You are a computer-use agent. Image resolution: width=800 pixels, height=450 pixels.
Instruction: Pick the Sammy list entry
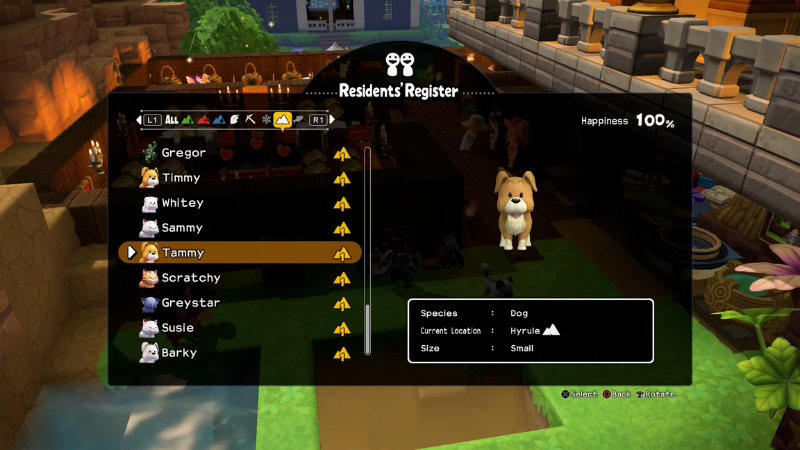[x=182, y=228]
